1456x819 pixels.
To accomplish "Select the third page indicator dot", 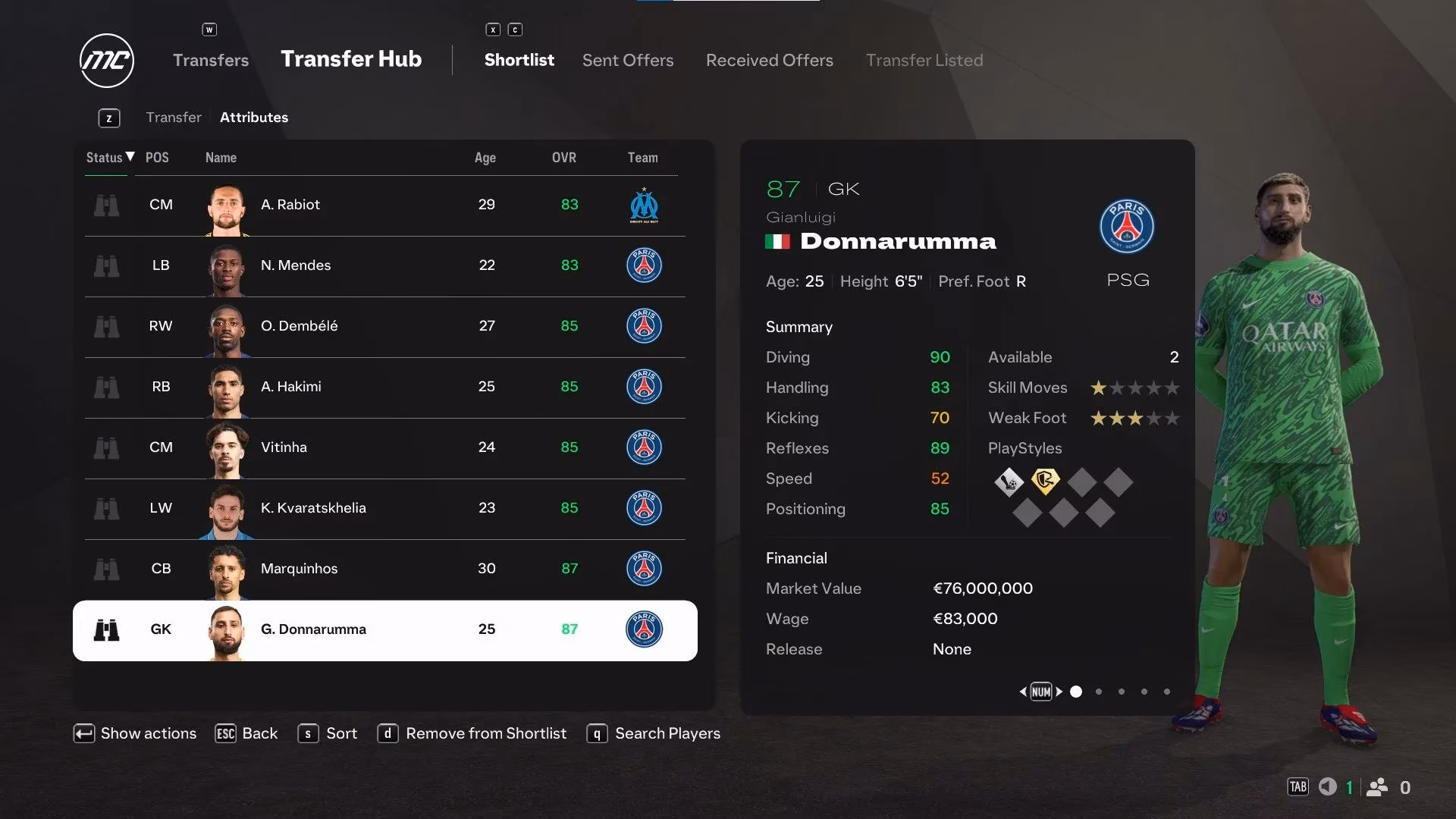I will point(1121,692).
